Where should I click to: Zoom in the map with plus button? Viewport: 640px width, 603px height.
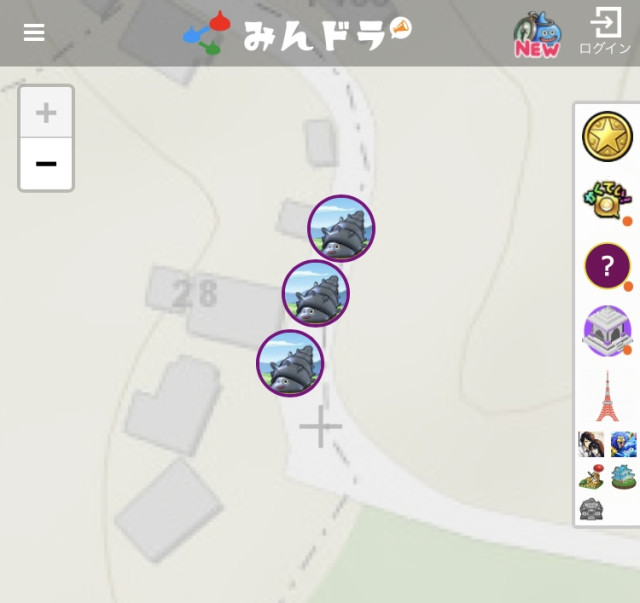46,112
